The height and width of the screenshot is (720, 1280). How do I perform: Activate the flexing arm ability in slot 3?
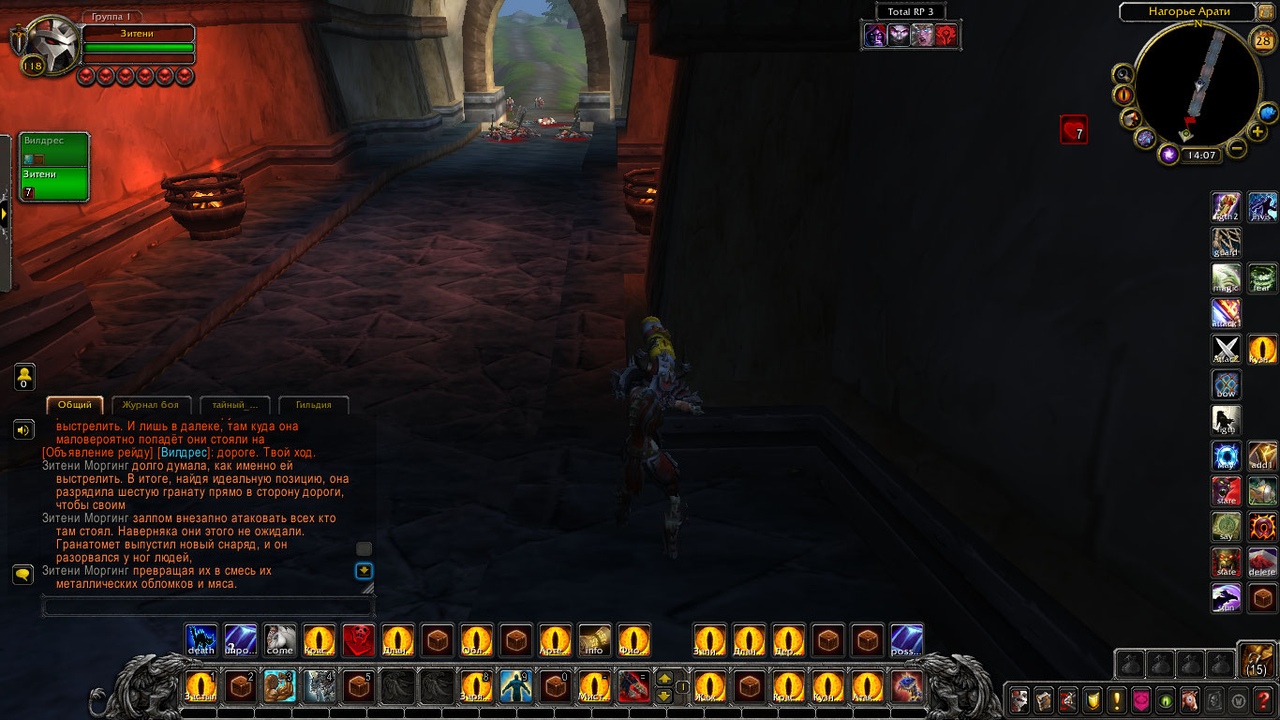point(279,686)
